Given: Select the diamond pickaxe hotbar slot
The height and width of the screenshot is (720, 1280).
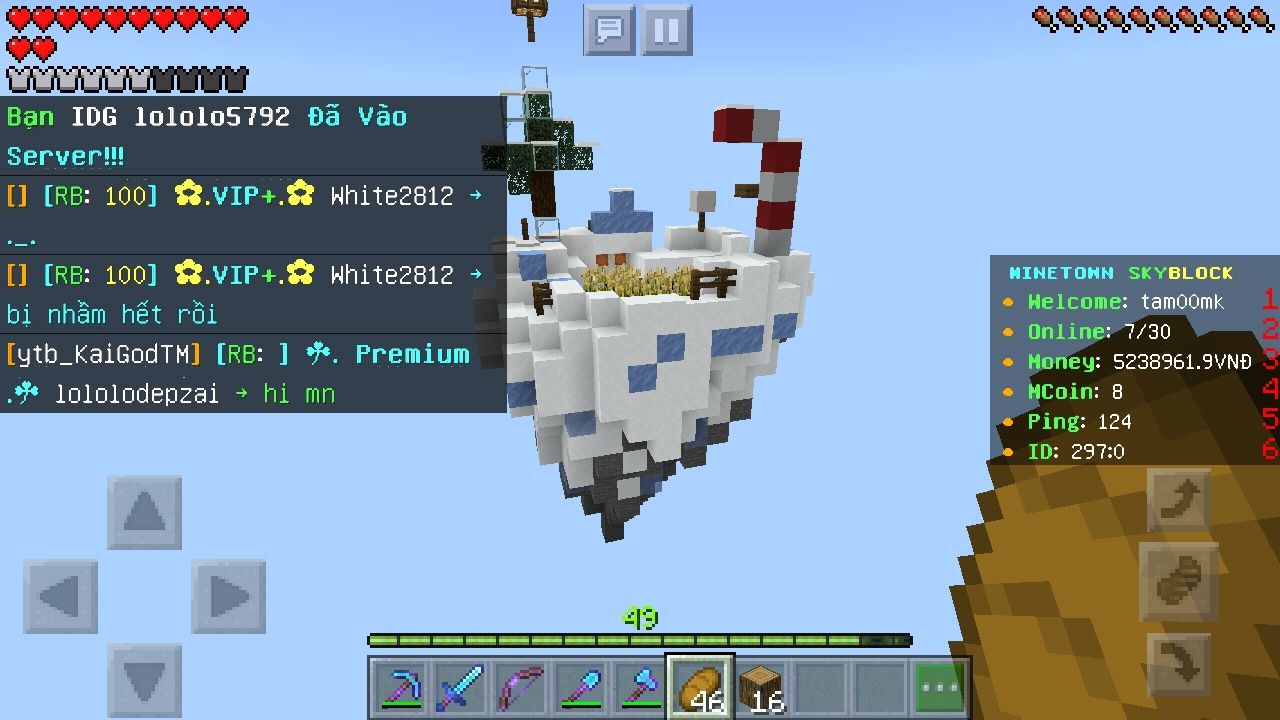Looking at the screenshot, I should point(403,687).
